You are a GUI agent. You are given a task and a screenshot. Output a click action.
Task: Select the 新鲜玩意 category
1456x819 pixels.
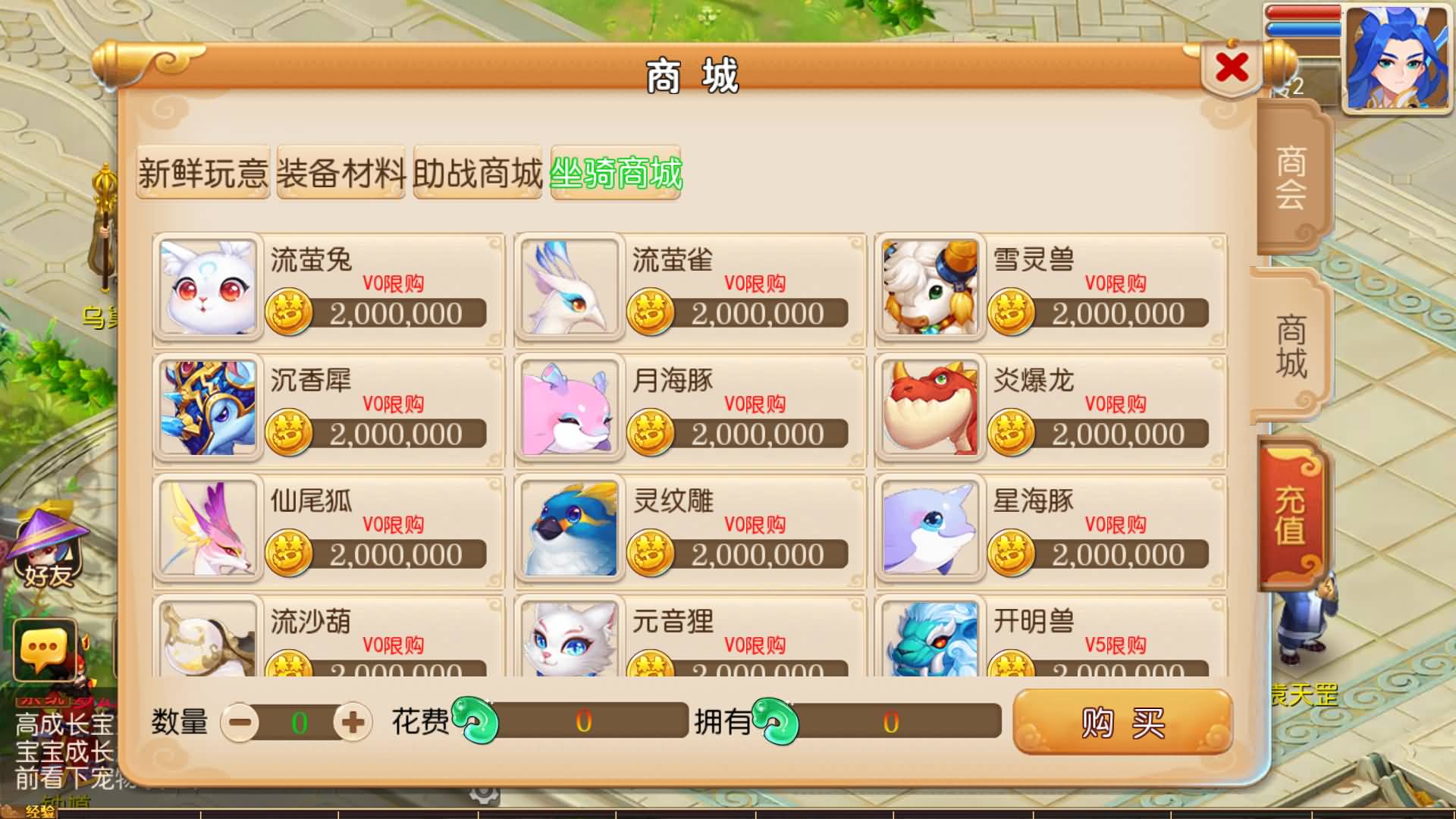(x=202, y=174)
